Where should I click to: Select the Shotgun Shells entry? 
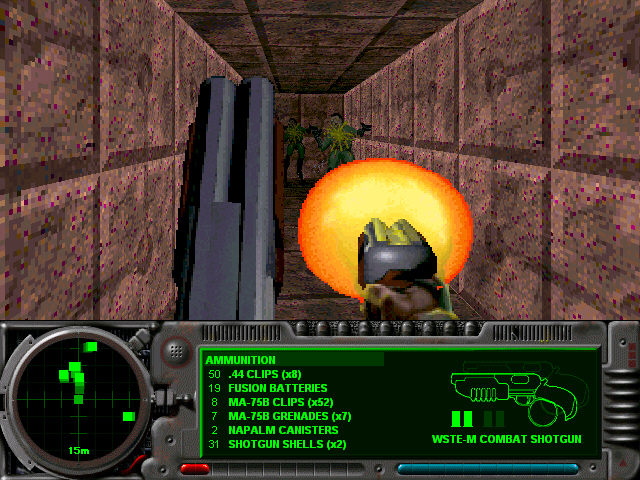(287, 444)
